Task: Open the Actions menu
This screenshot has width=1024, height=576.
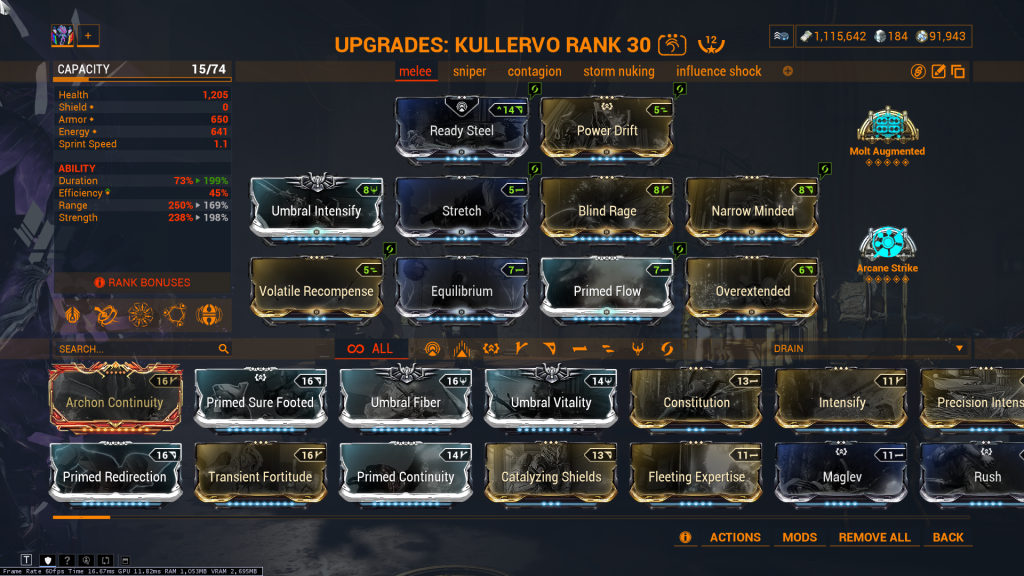Action: pyautogui.click(x=735, y=537)
